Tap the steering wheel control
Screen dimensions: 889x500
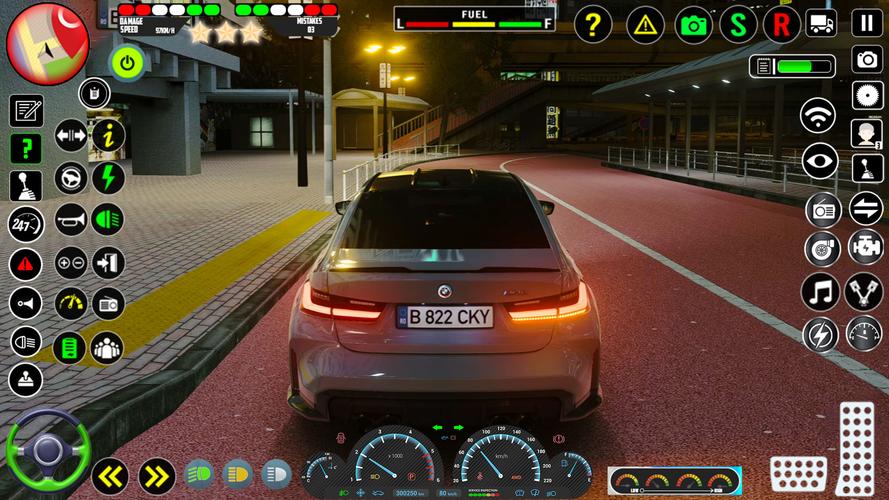(48, 450)
